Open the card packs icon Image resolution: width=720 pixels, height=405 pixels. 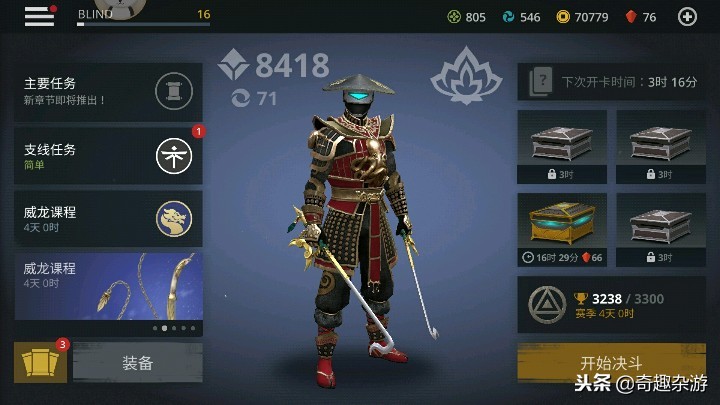coord(40,363)
